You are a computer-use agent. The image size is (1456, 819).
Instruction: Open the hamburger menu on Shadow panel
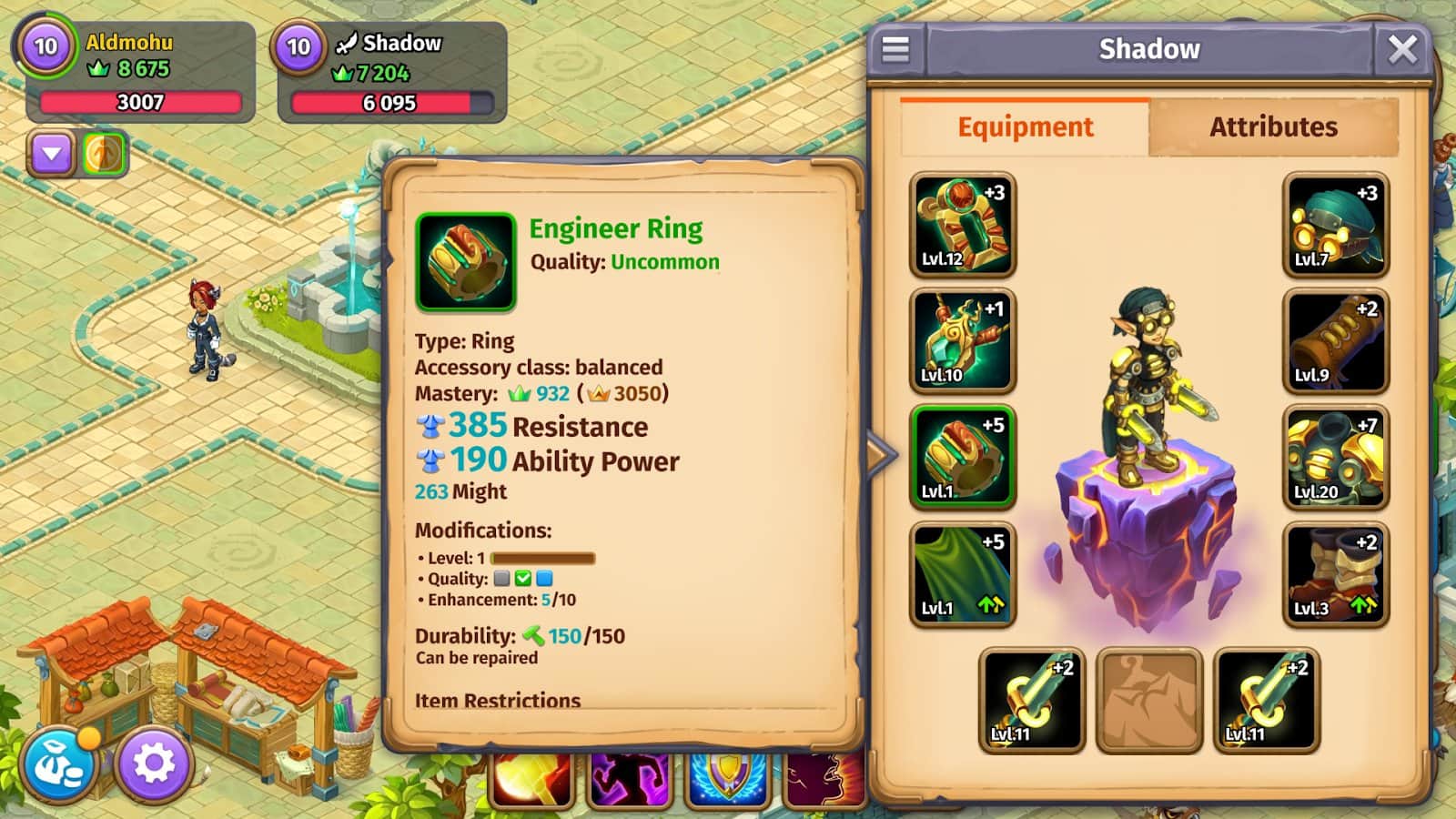coord(895,49)
